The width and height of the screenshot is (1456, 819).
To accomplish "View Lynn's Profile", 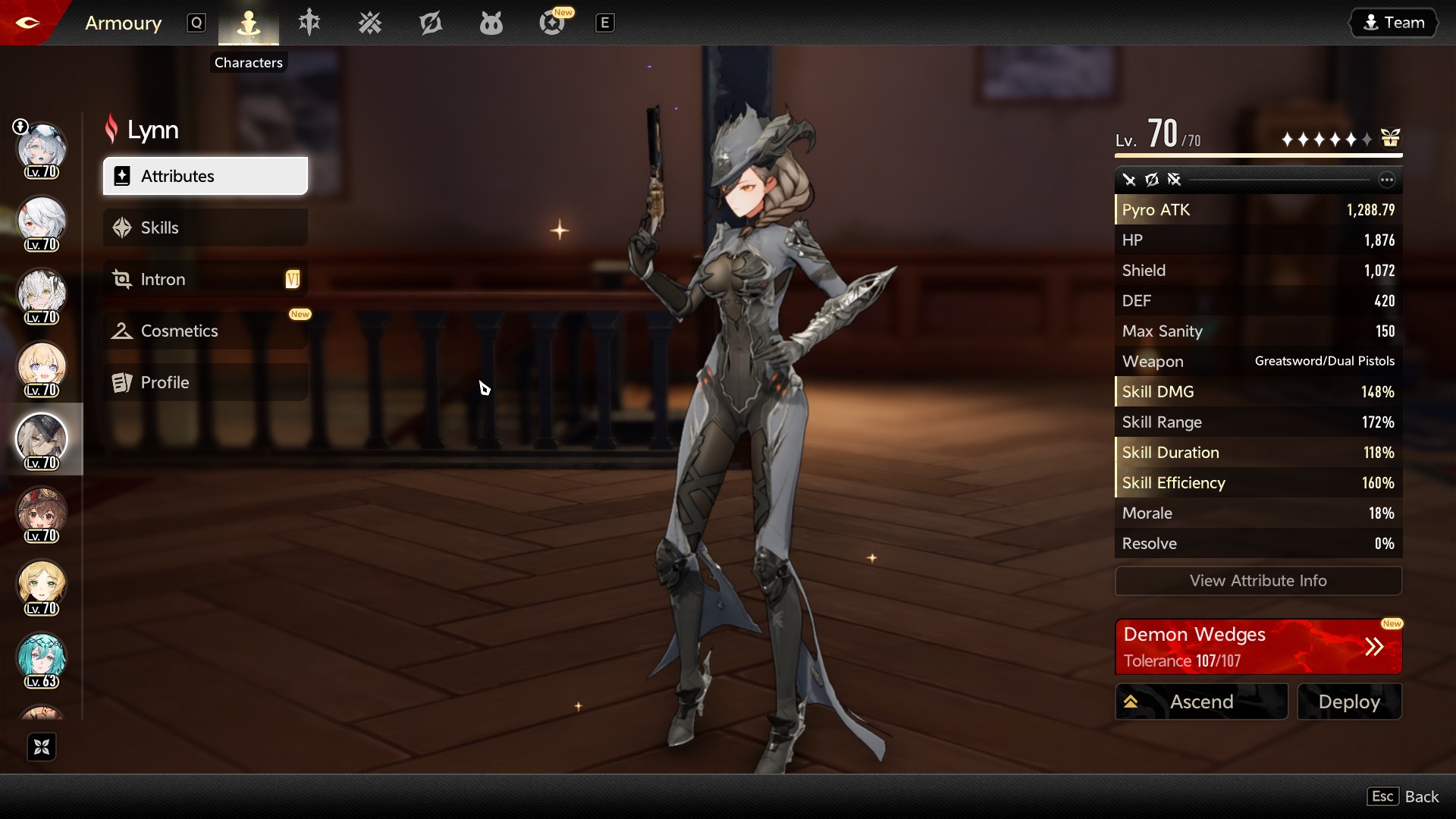I will pyautogui.click(x=205, y=382).
